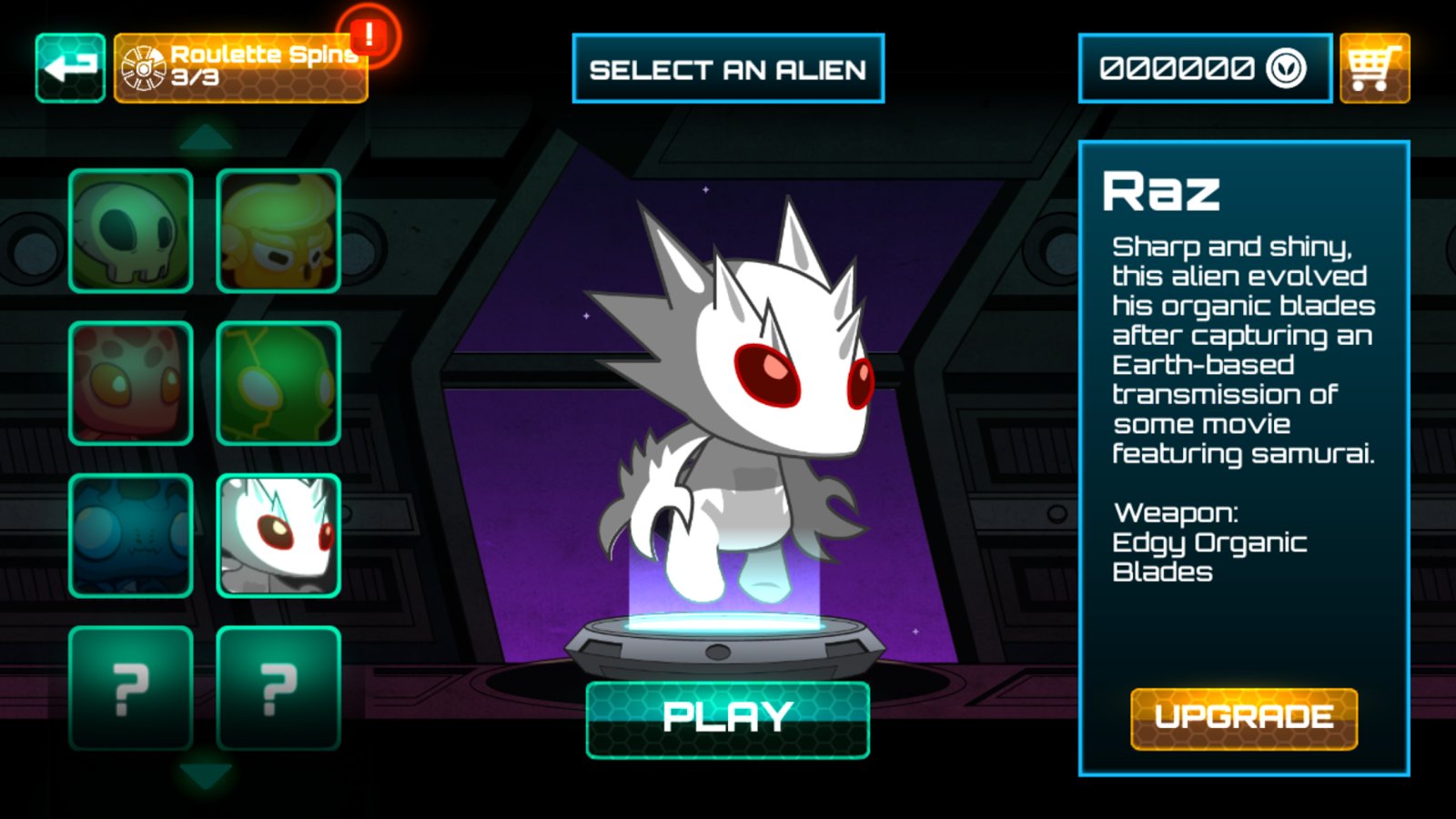This screenshot has height=819, width=1456.
Task: Start the game with PLAY
Action: [x=728, y=719]
